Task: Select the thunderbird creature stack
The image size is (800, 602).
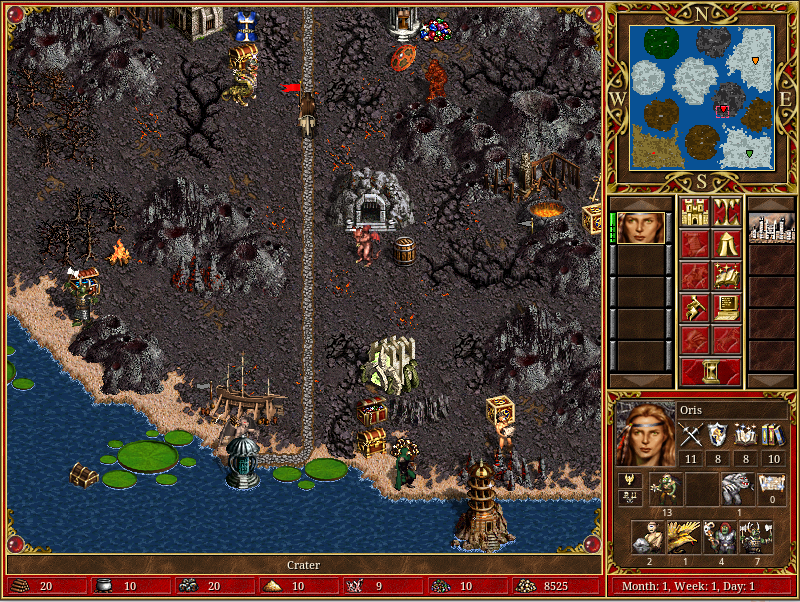Action: click(683, 537)
